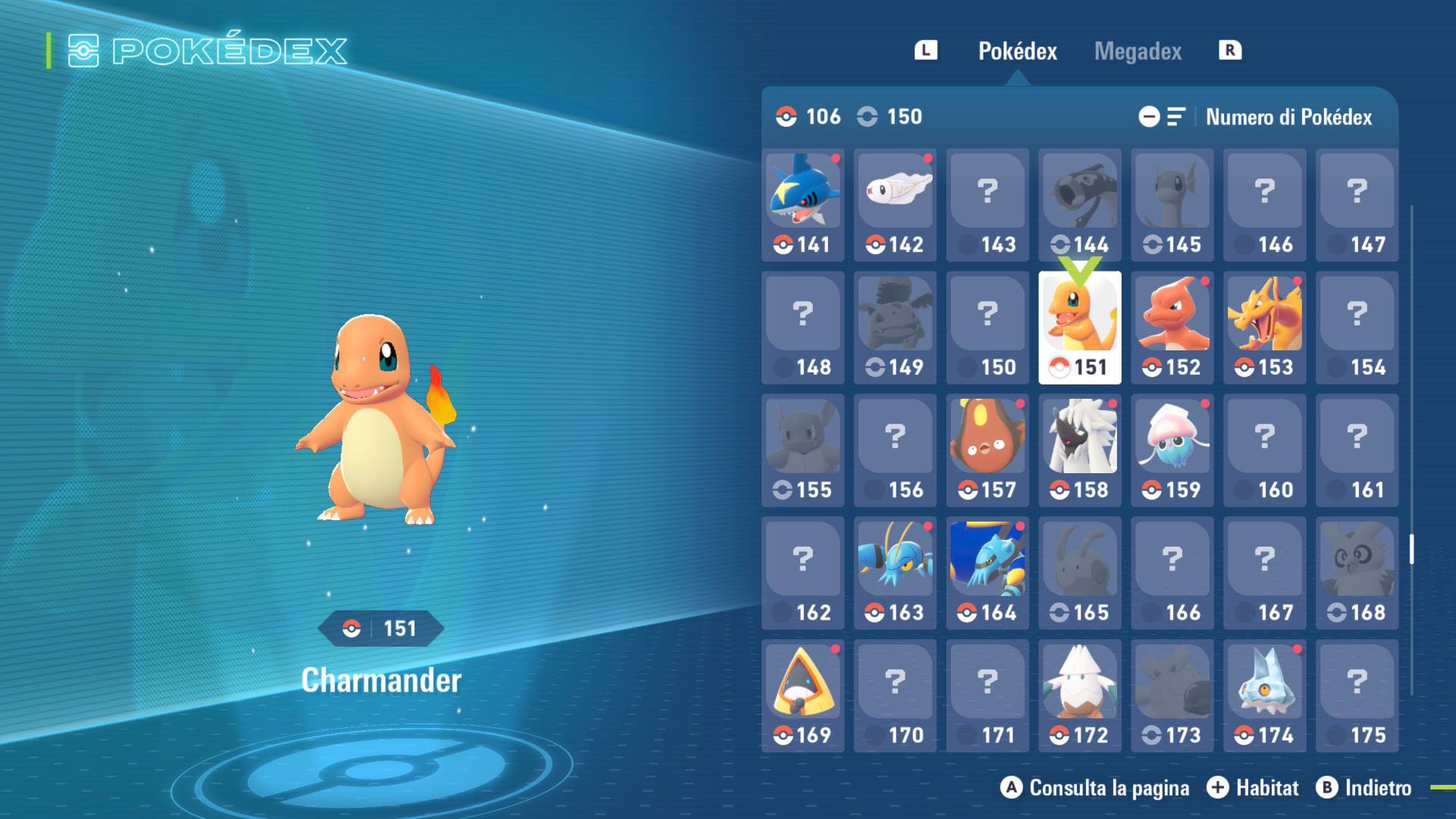This screenshot has width=1456, height=819.
Task: Select silhouette entry number 149
Action: (x=895, y=328)
